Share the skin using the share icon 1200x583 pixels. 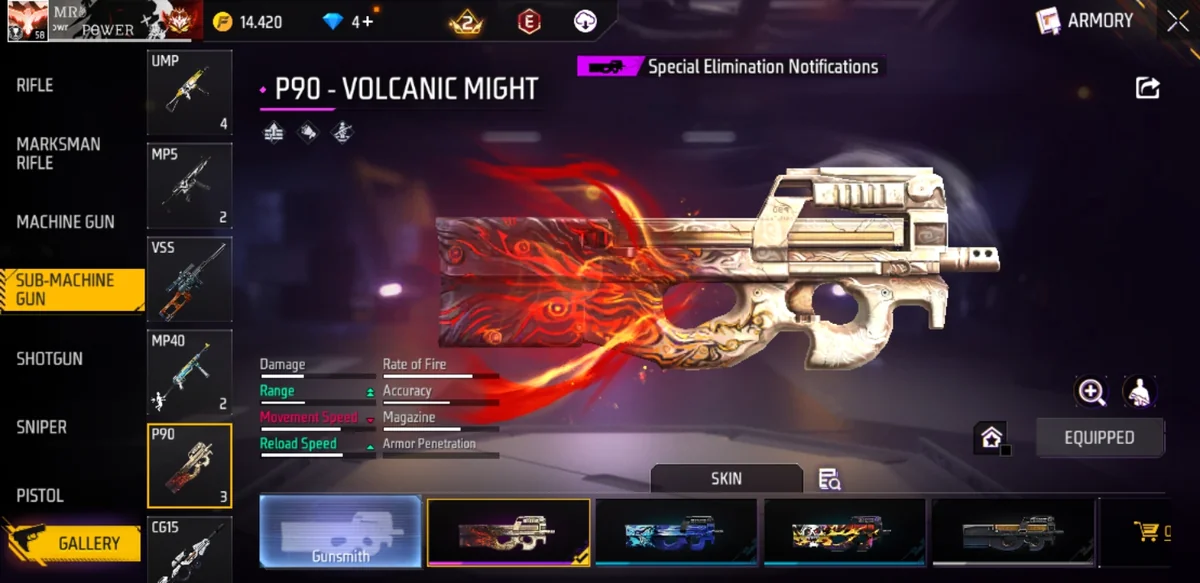[x=1147, y=88]
